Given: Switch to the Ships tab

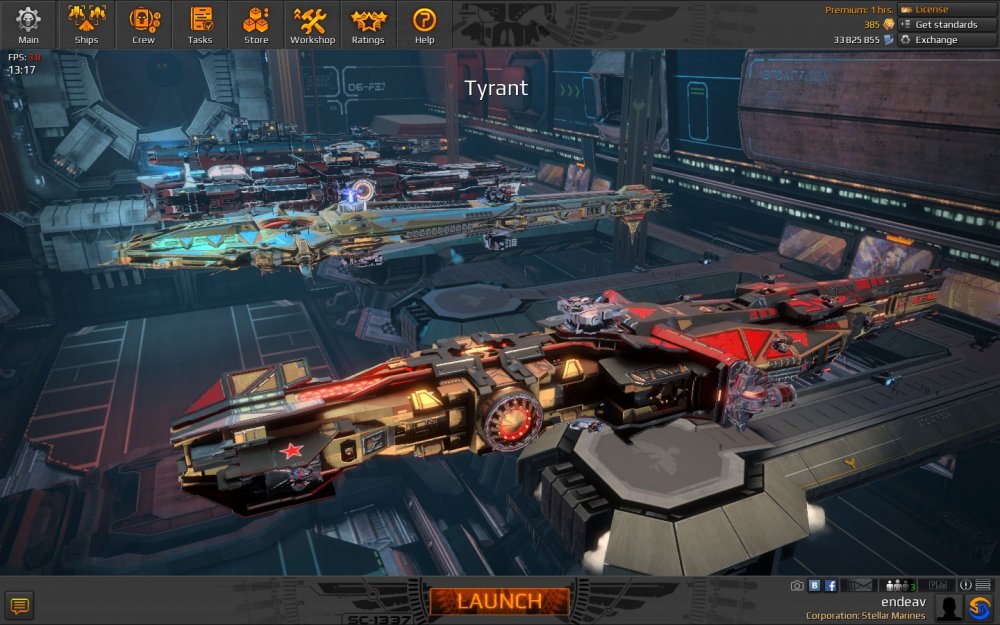Looking at the screenshot, I should 86,25.
